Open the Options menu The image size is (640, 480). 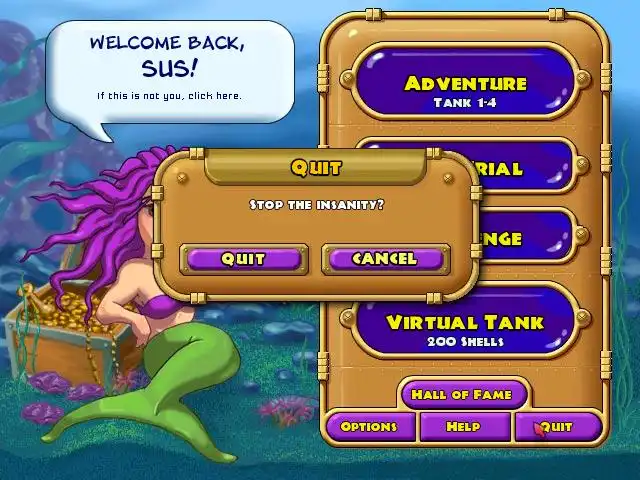[x=369, y=427]
